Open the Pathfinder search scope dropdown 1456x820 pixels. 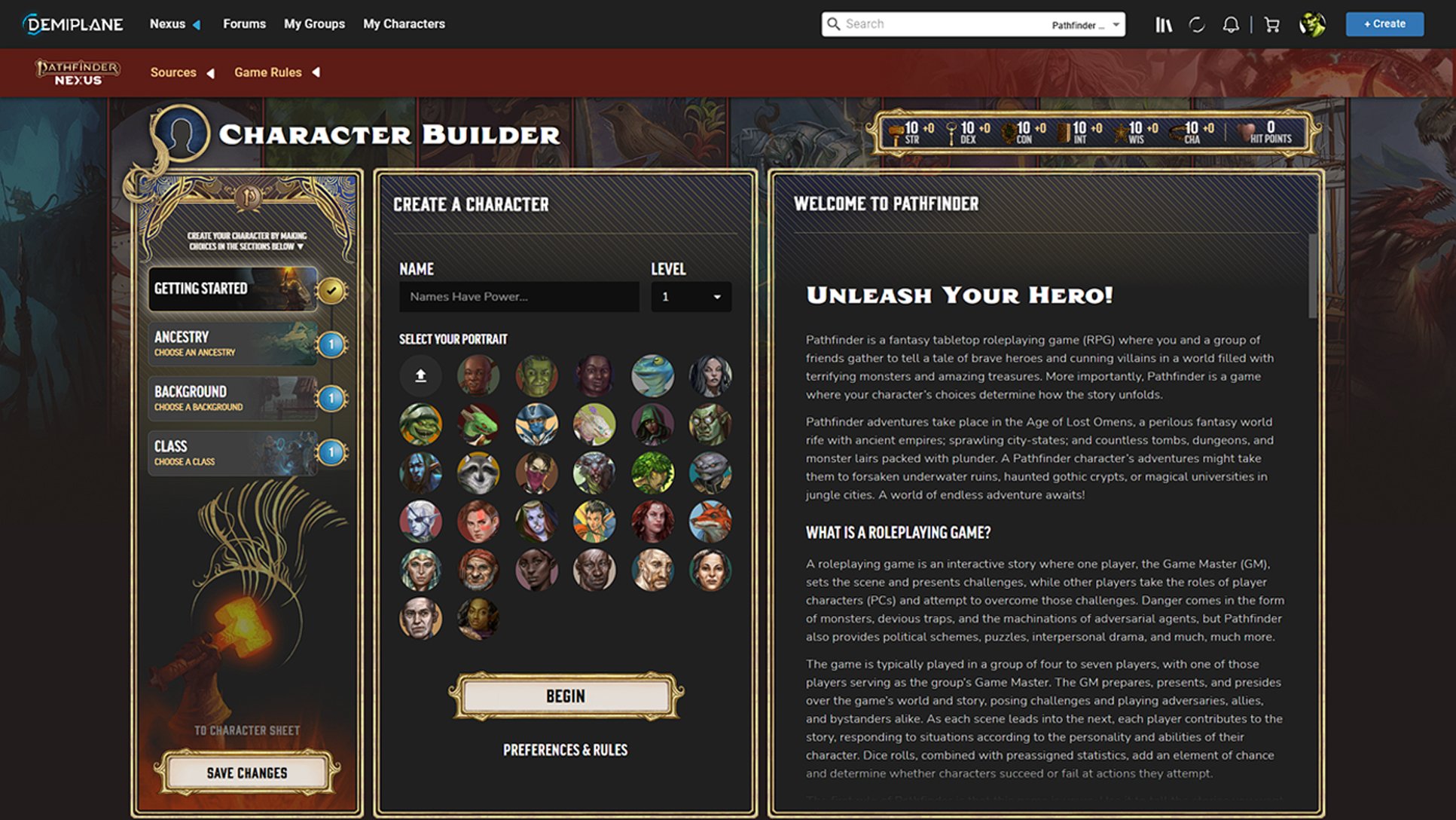click(1085, 24)
